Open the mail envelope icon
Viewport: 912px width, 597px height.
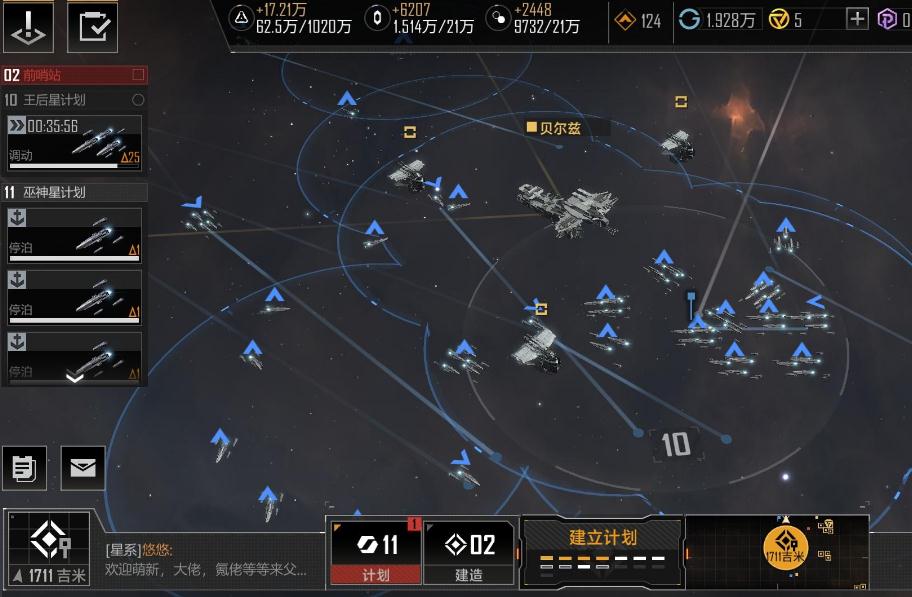click(x=83, y=467)
